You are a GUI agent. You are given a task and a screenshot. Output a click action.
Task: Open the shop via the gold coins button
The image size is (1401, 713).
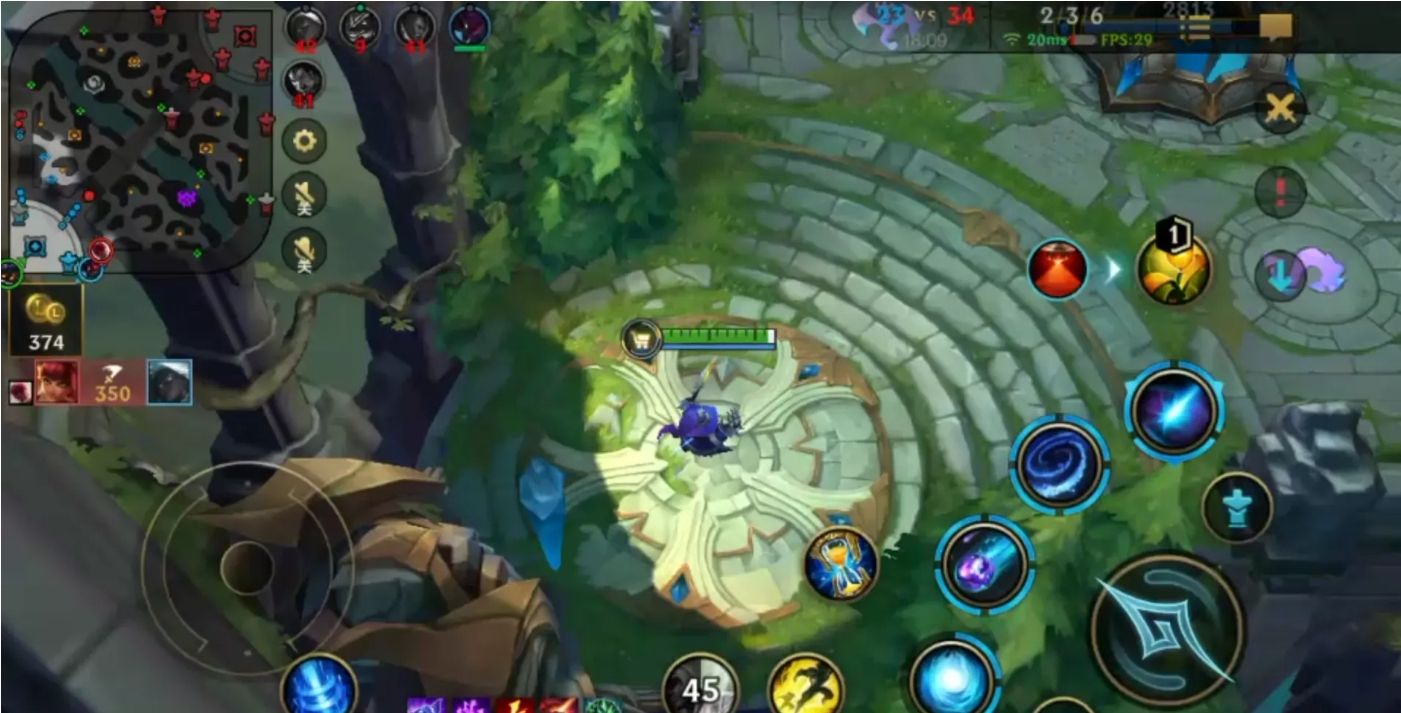45,320
